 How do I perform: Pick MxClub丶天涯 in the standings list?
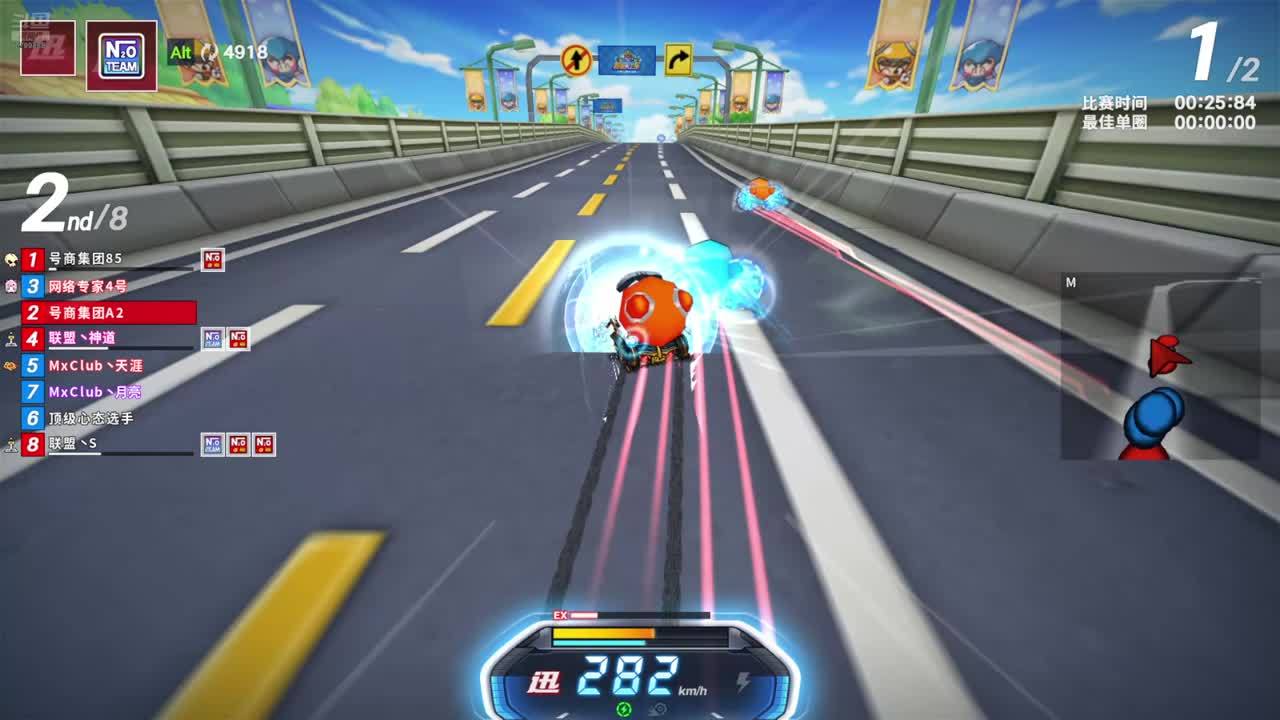95,366
